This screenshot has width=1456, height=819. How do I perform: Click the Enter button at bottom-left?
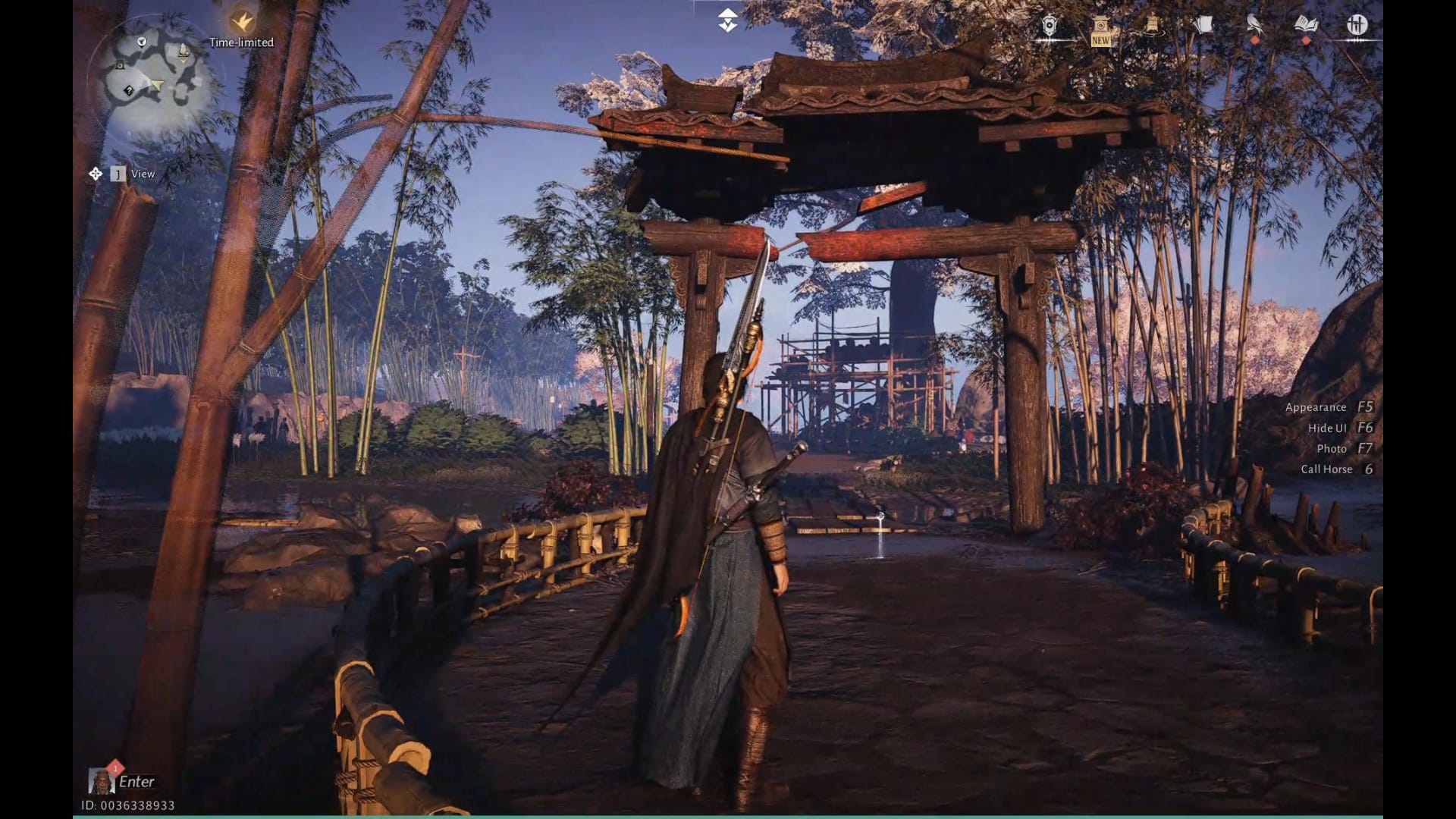click(135, 782)
